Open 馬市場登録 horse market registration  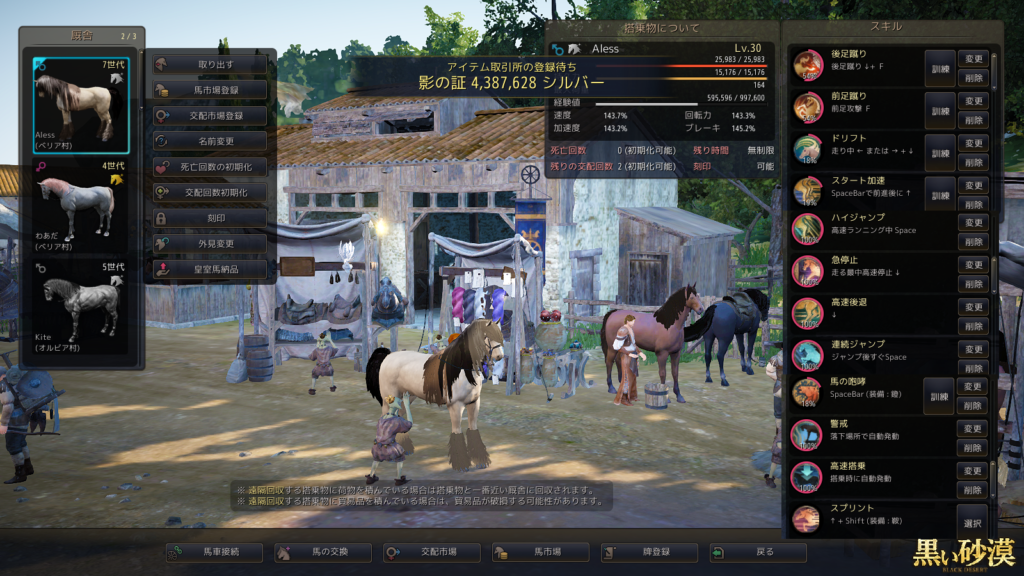(210, 90)
